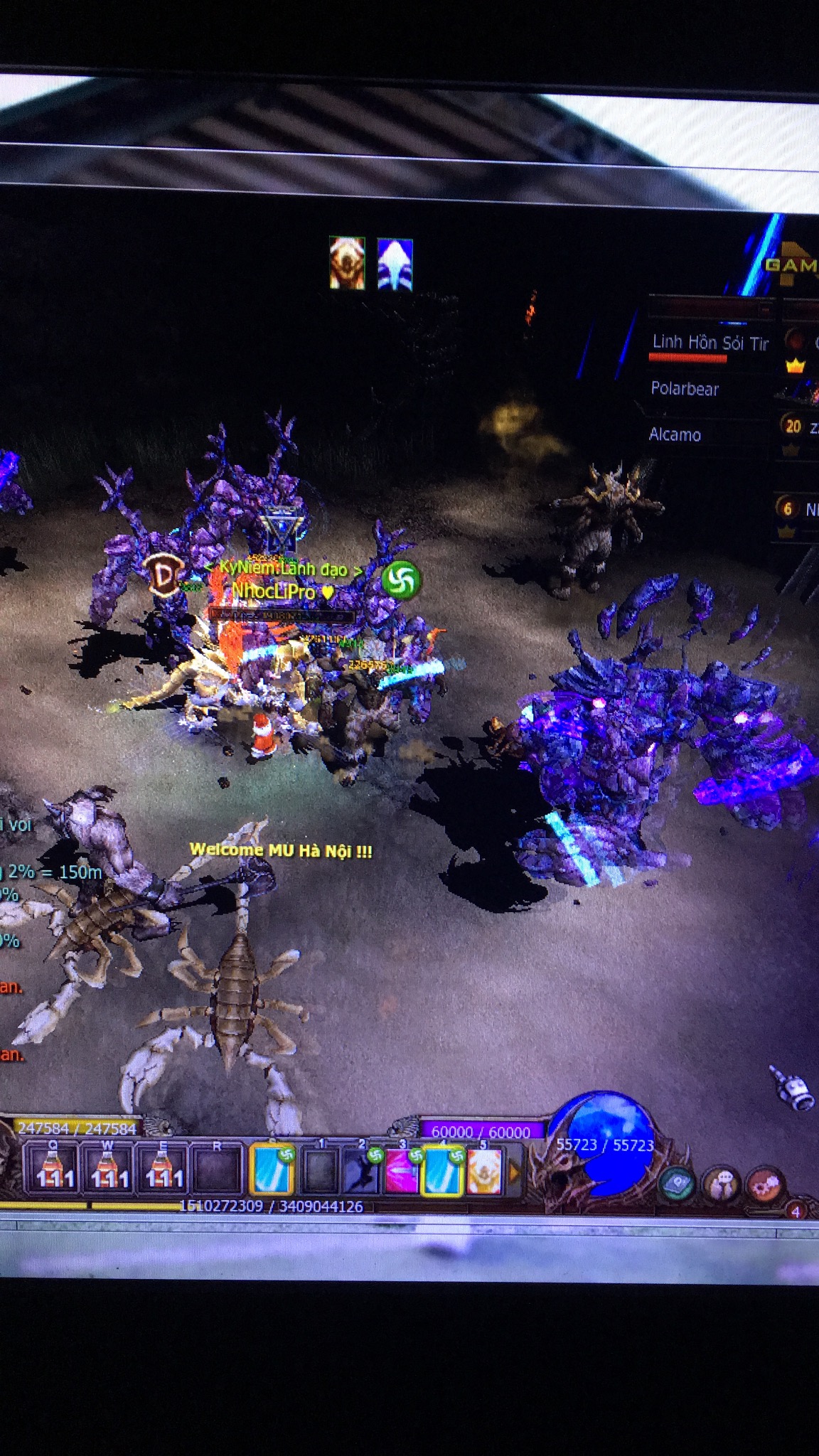Select Polarbear in the party list
This screenshot has width=819, height=1456.
pos(685,389)
